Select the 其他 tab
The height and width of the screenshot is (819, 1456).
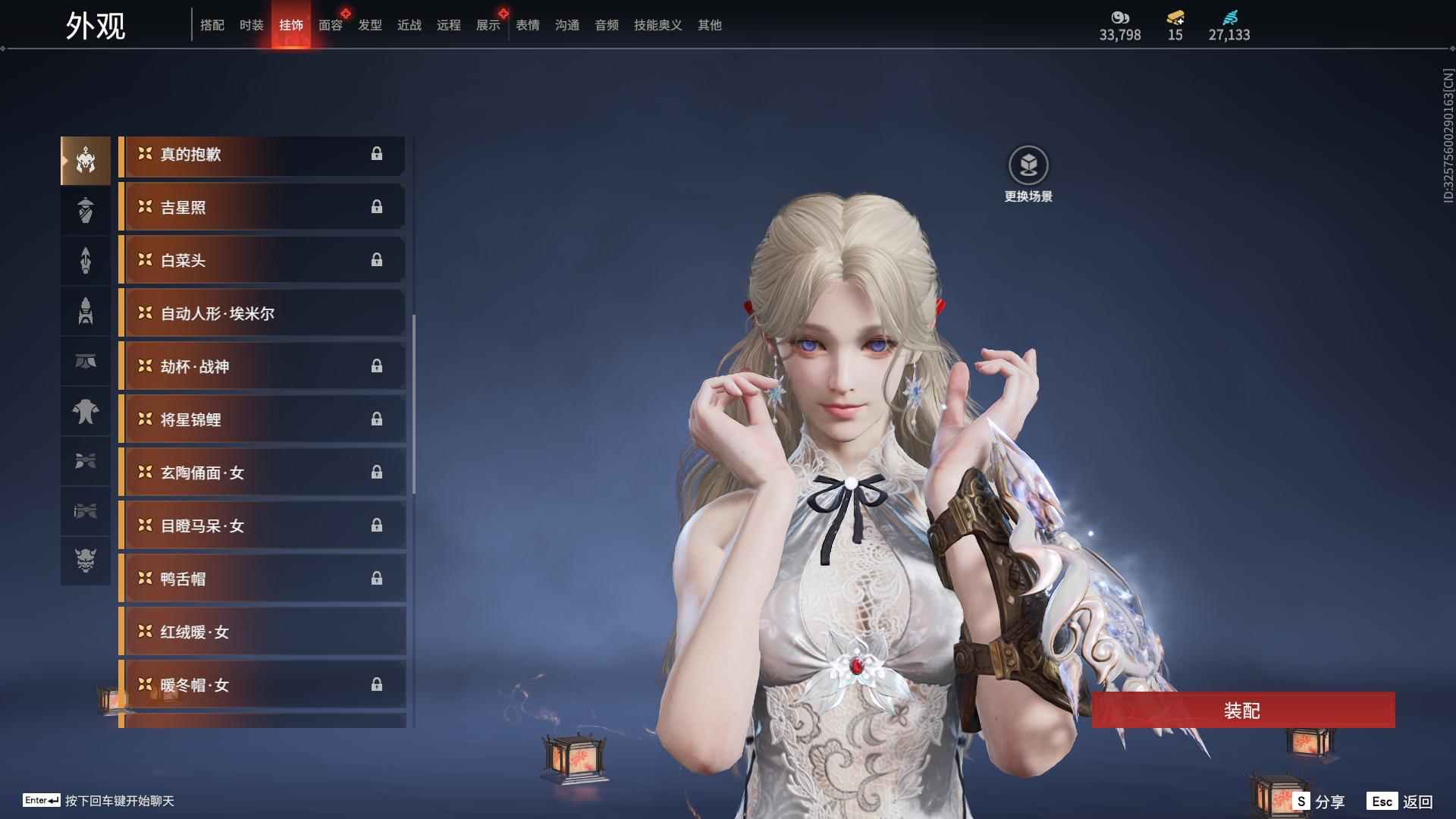point(709,25)
